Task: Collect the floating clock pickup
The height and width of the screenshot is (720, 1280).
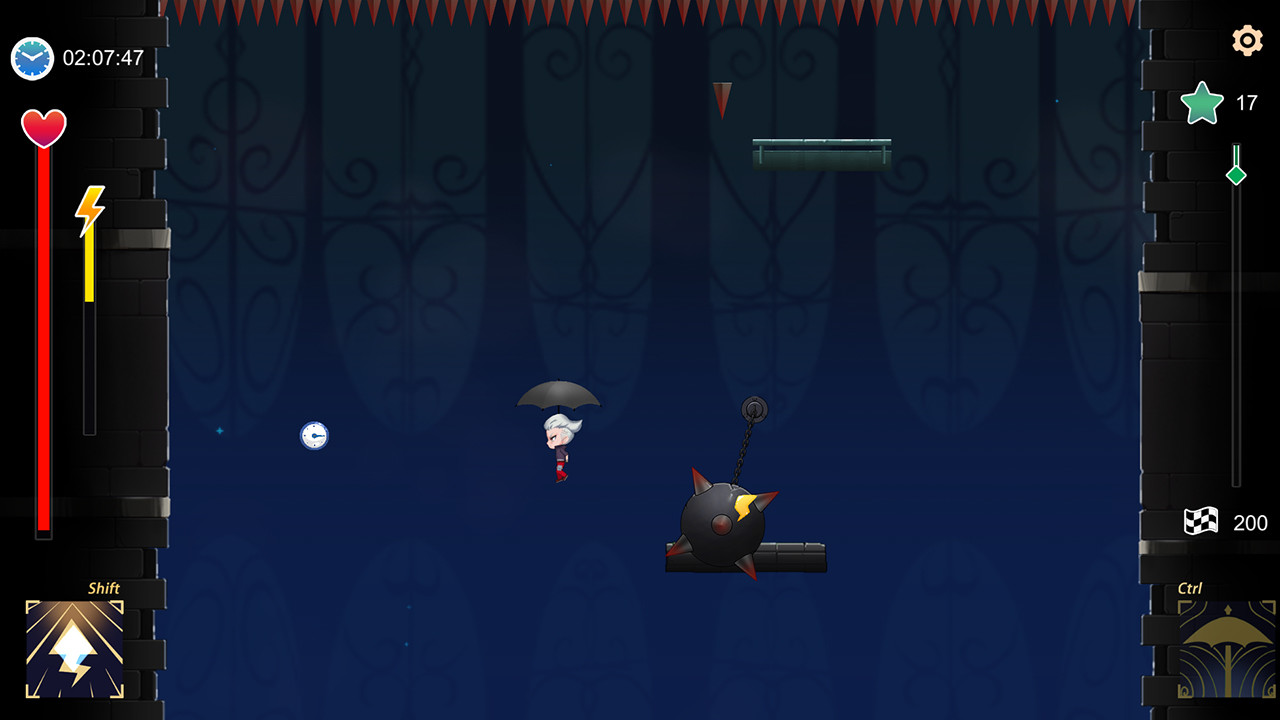Action: point(313,435)
